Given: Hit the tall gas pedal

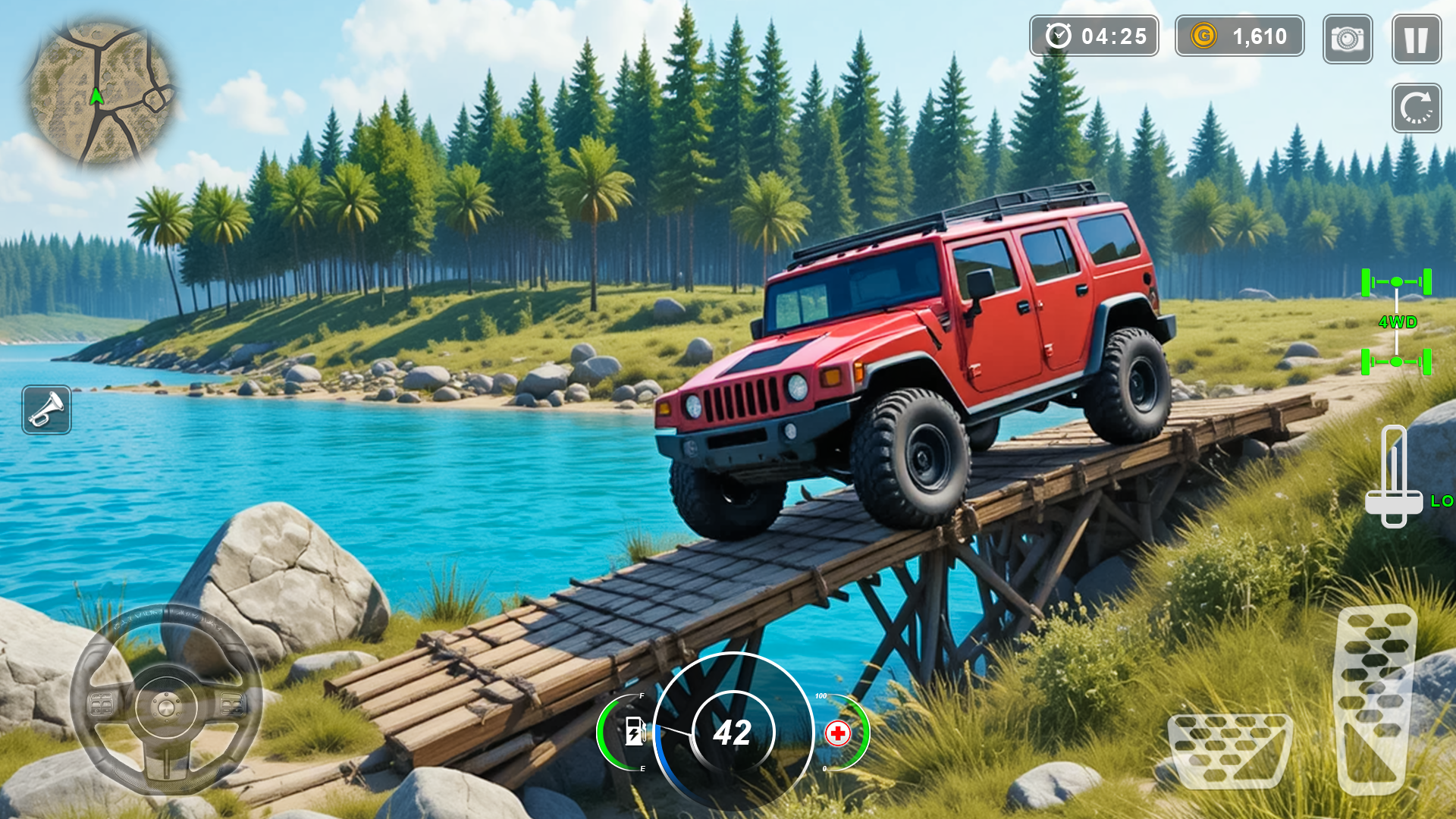Looking at the screenshot, I should (1374, 698).
